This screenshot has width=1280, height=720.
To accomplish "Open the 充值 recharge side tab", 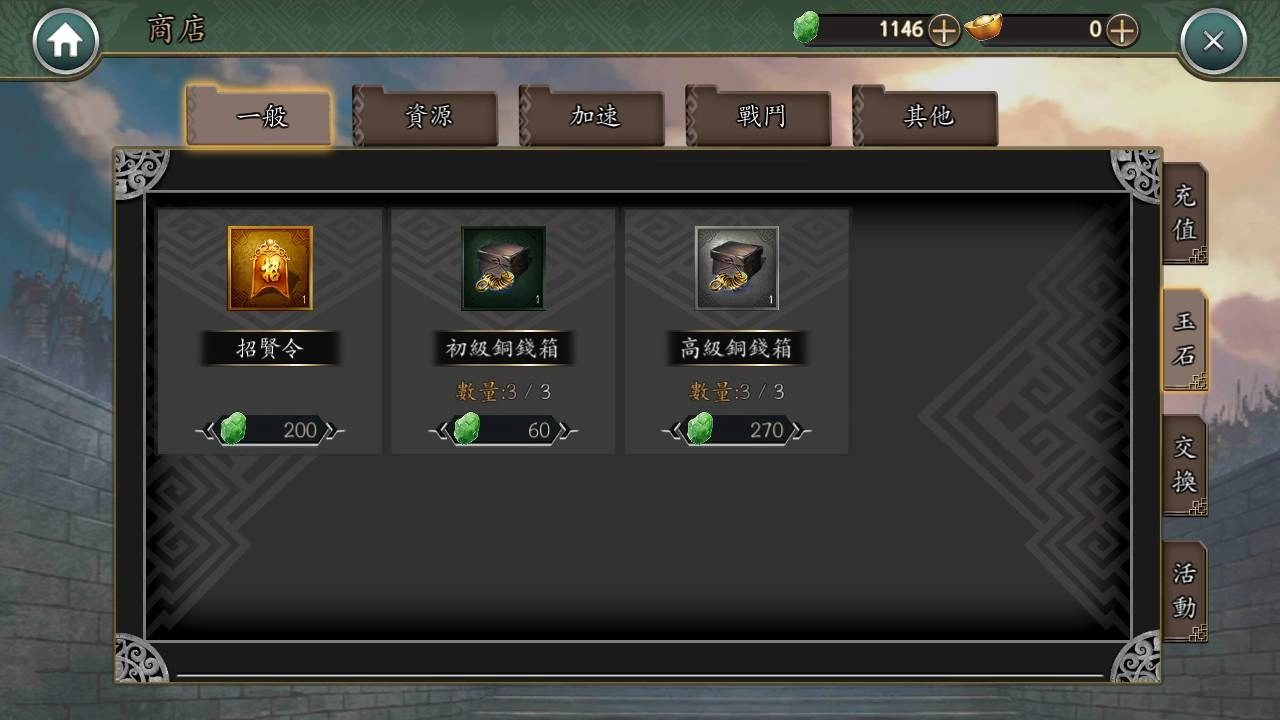I will [x=1185, y=213].
